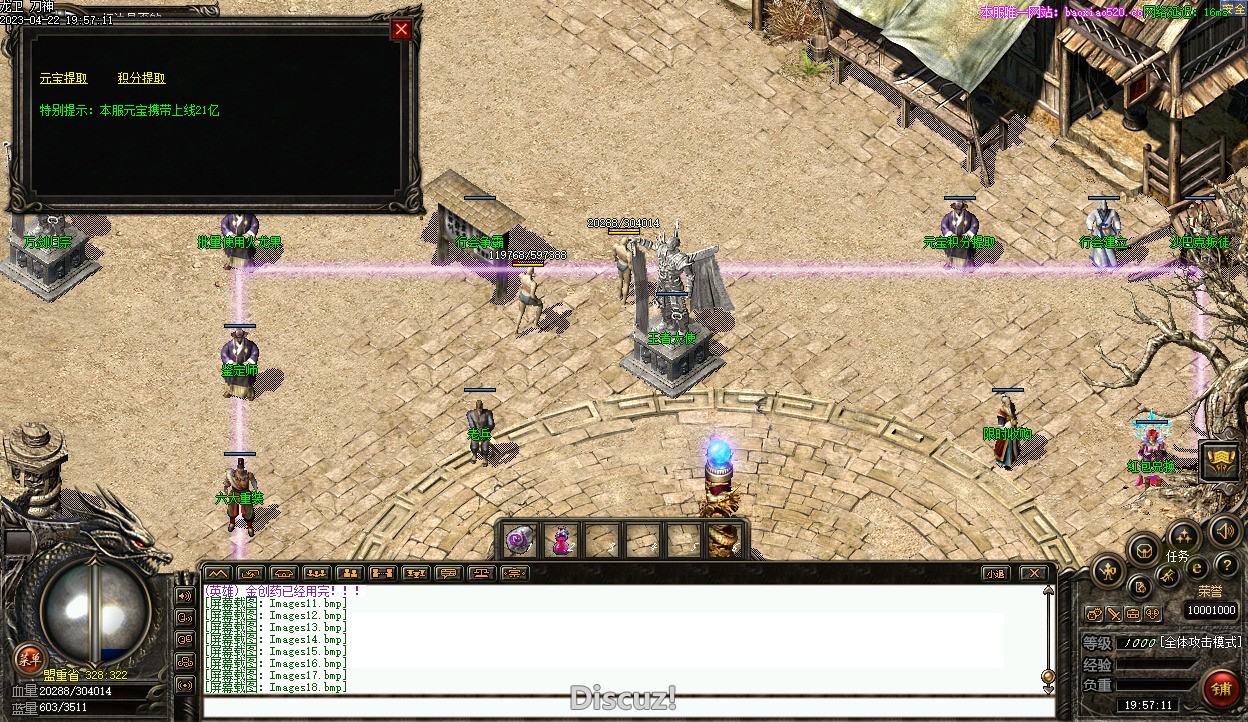Screen dimensions: 1248x722
Task: Use the red potion in the hotbar
Action: coord(561,541)
